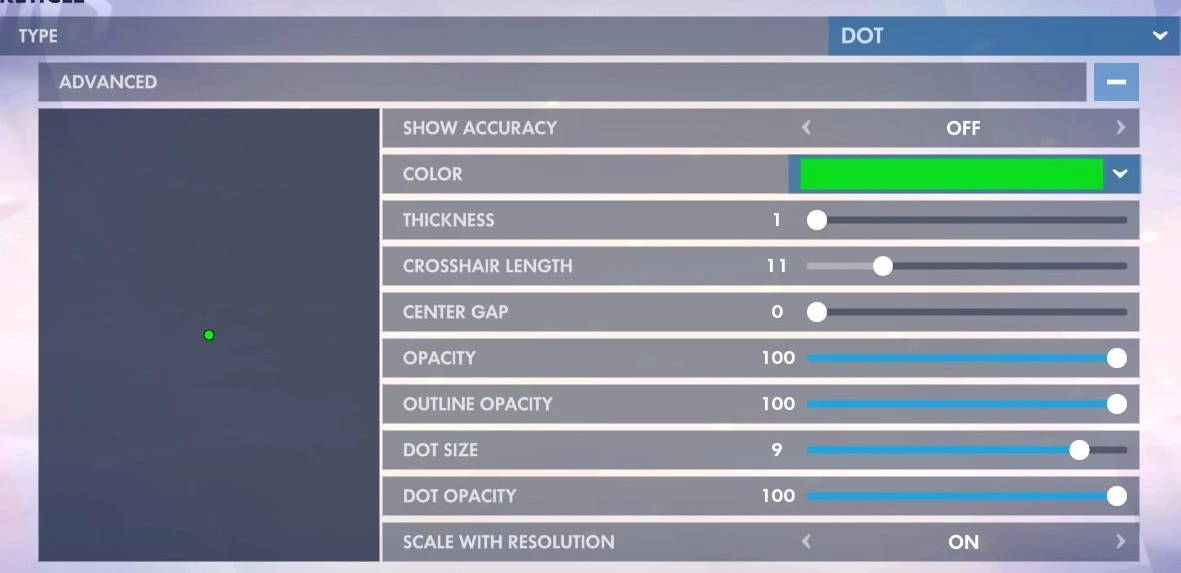Click the left arrow for Show Accuracy
Screen dimensions: 1181x573
pos(806,128)
